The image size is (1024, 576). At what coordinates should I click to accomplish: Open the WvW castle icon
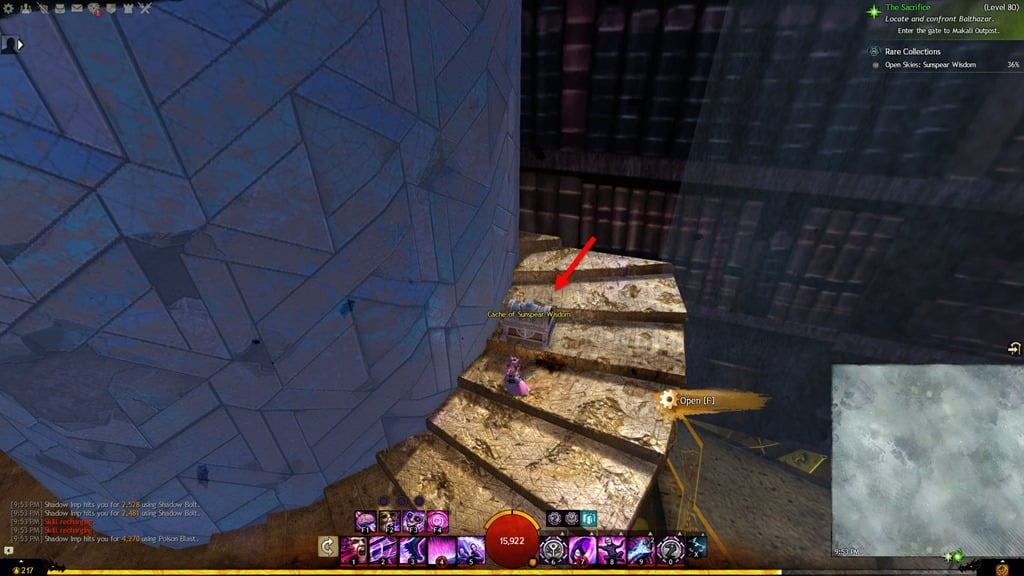[128, 9]
